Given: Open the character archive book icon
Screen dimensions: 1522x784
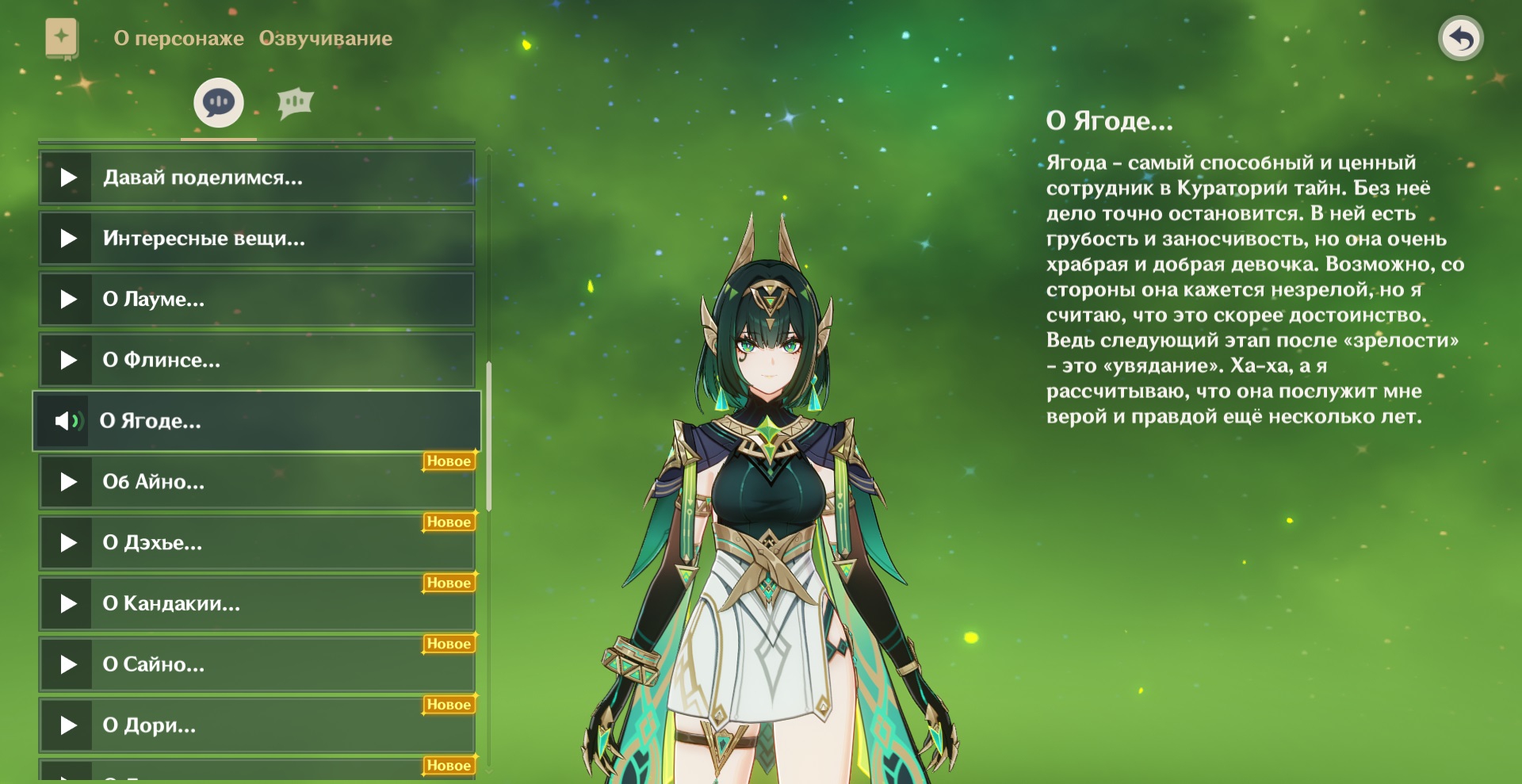Looking at the screenshot, I should click(62, 38).
